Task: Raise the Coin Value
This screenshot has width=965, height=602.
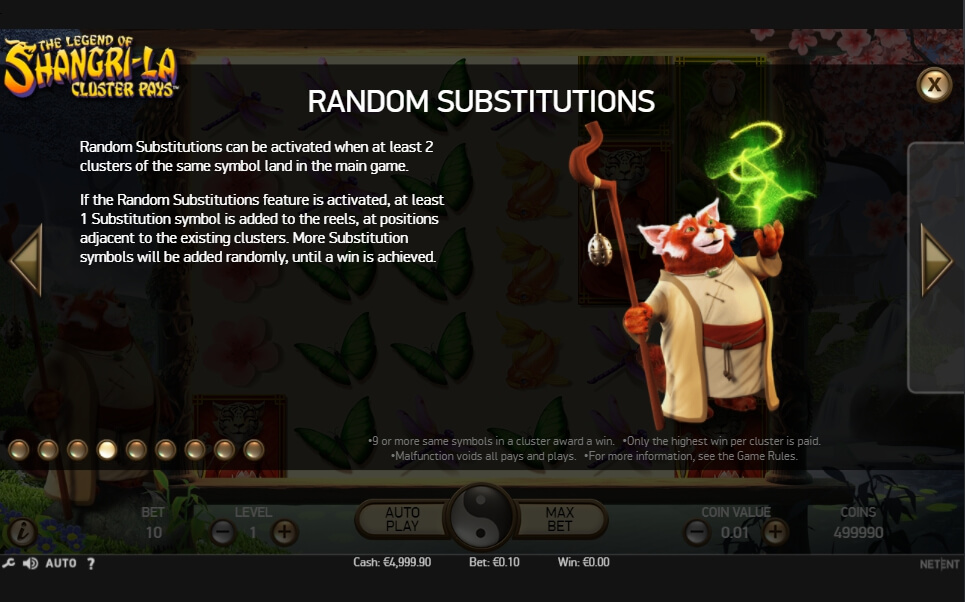Action: click(776, 532)
